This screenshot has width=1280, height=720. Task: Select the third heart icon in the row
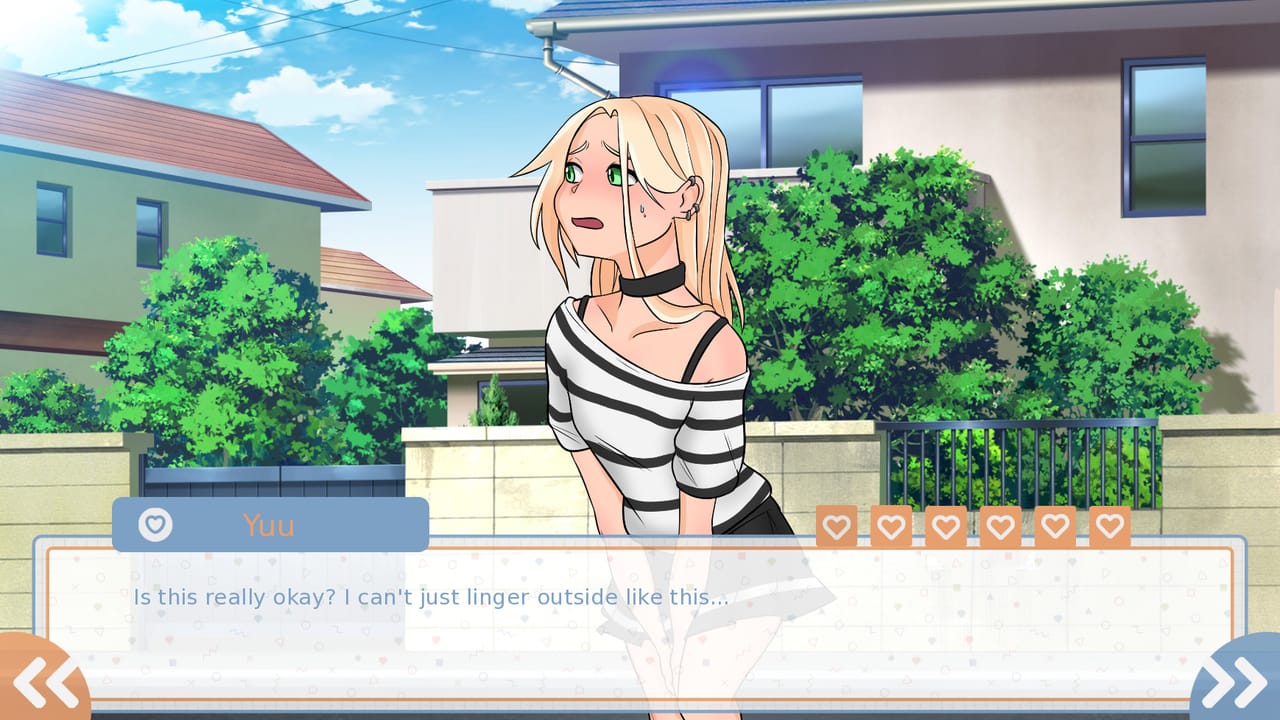click(944, 525)
